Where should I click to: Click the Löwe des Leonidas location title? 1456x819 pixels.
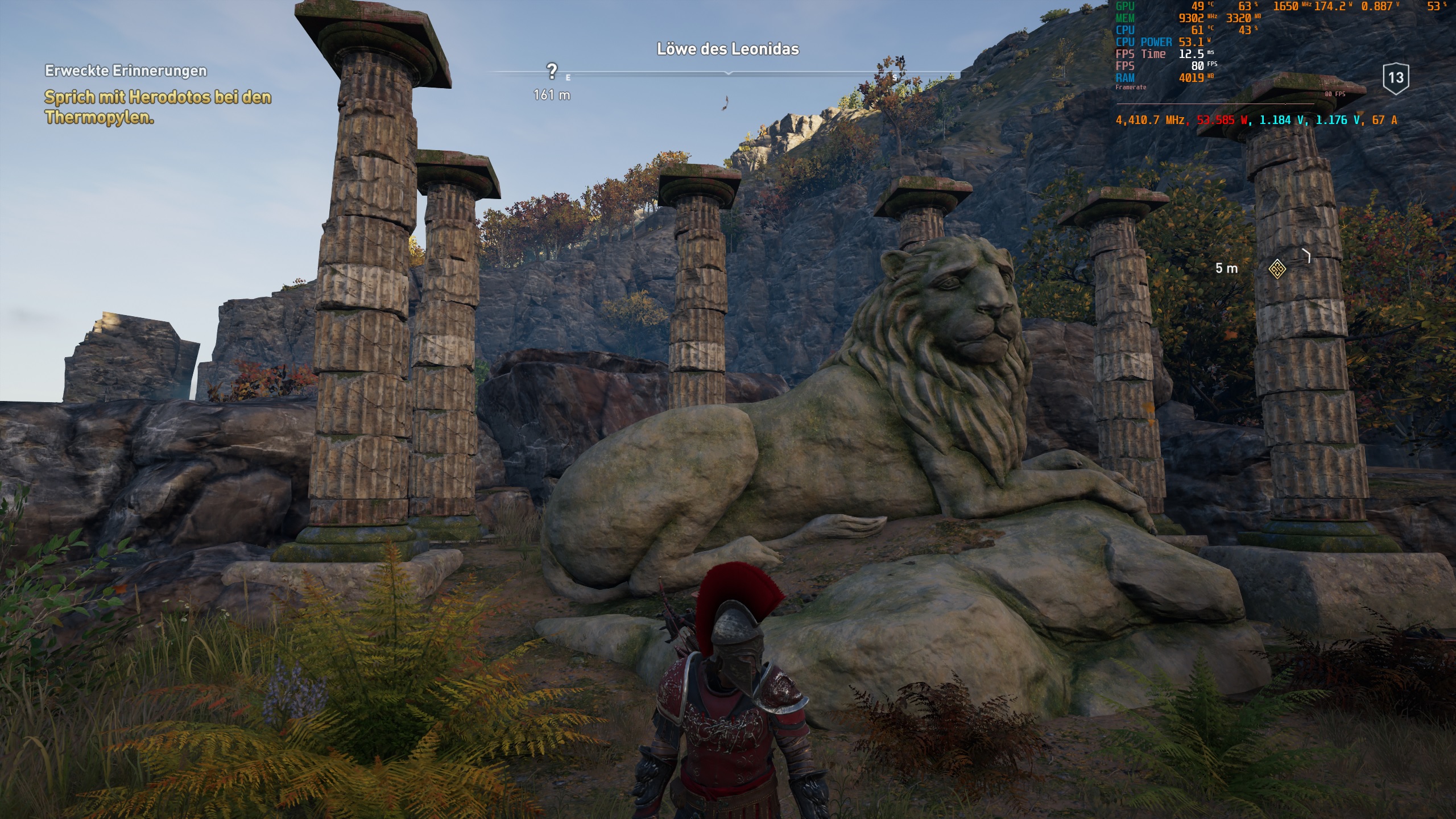pos(727,49)
